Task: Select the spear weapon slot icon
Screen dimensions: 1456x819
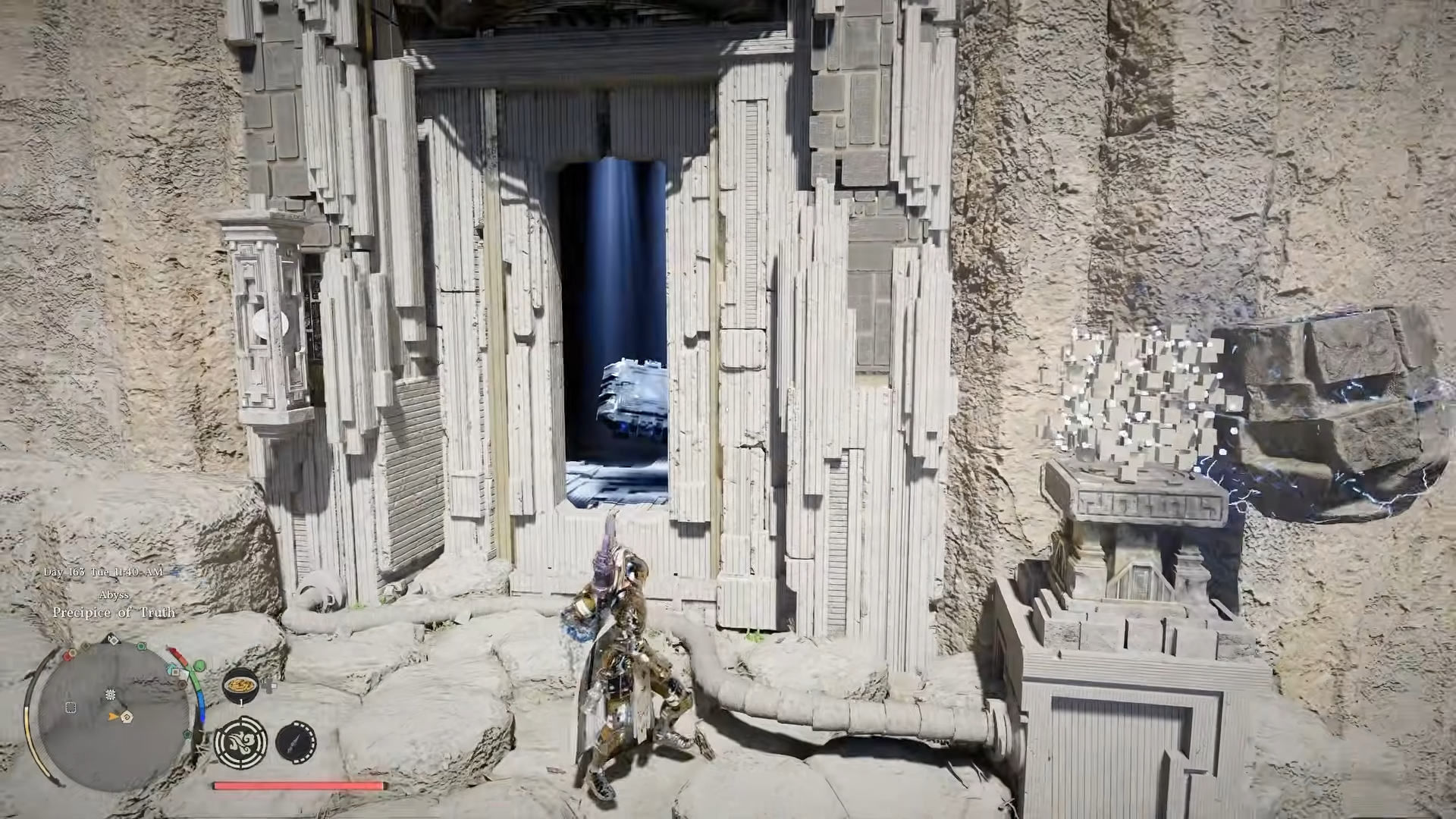Action: click(296, 742)
